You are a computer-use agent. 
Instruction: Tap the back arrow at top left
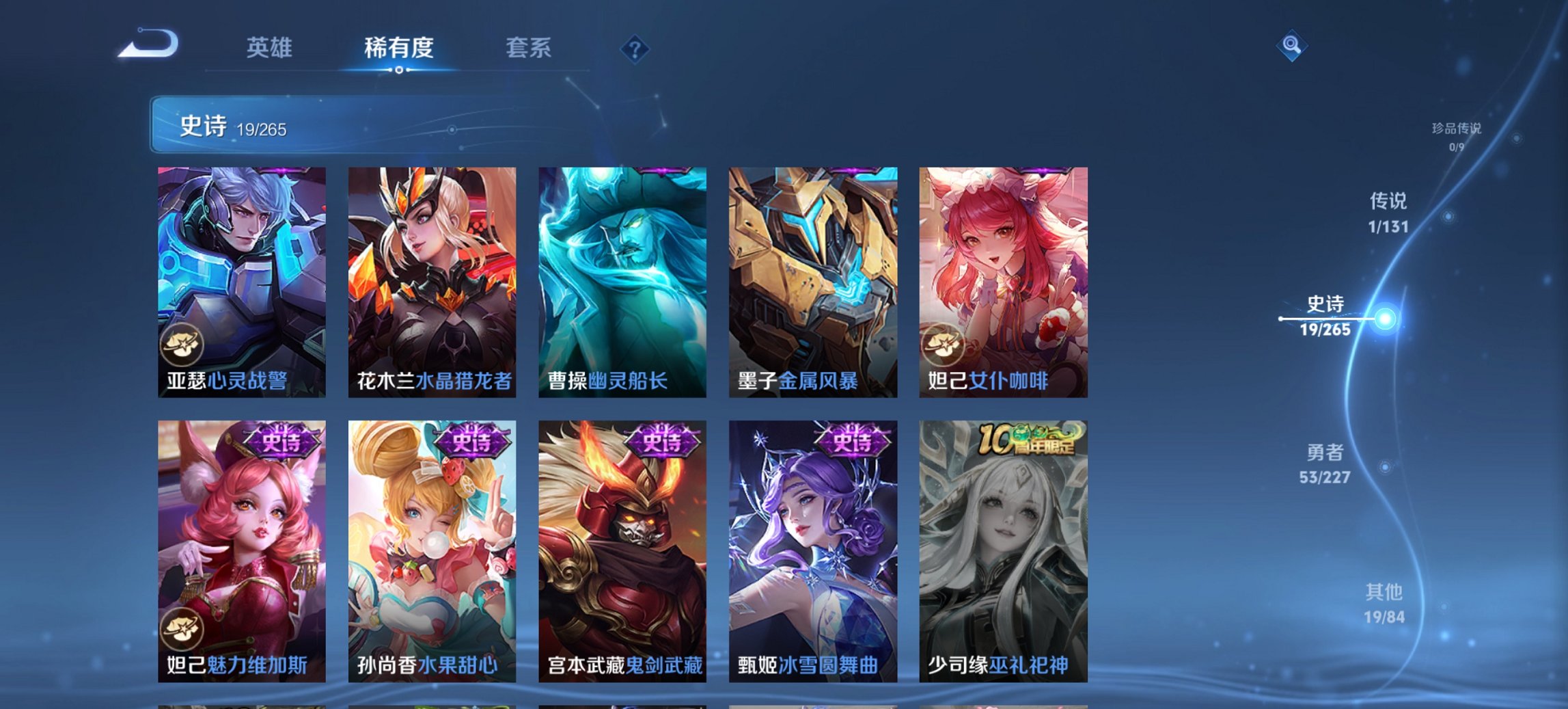(149, 43)
